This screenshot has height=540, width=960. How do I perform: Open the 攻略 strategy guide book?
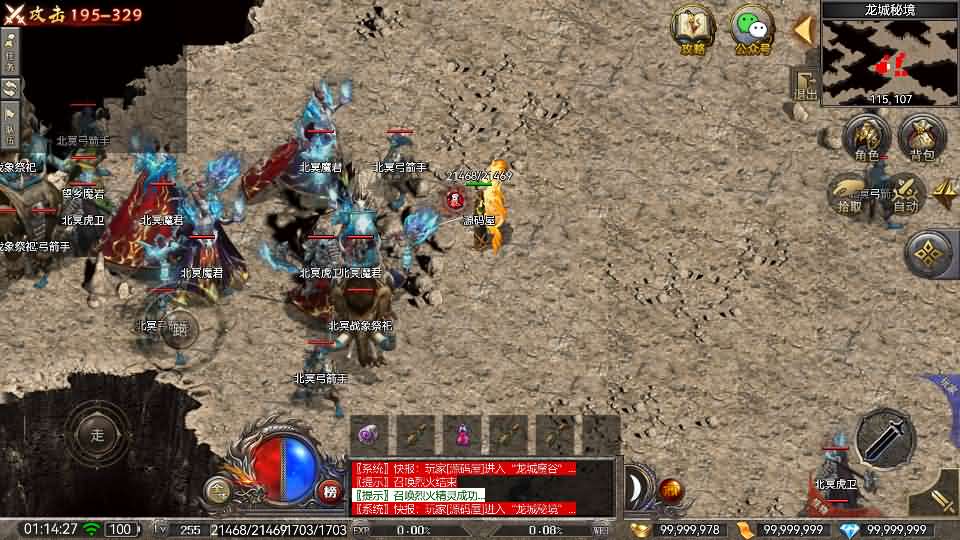(x=692, y=30)
